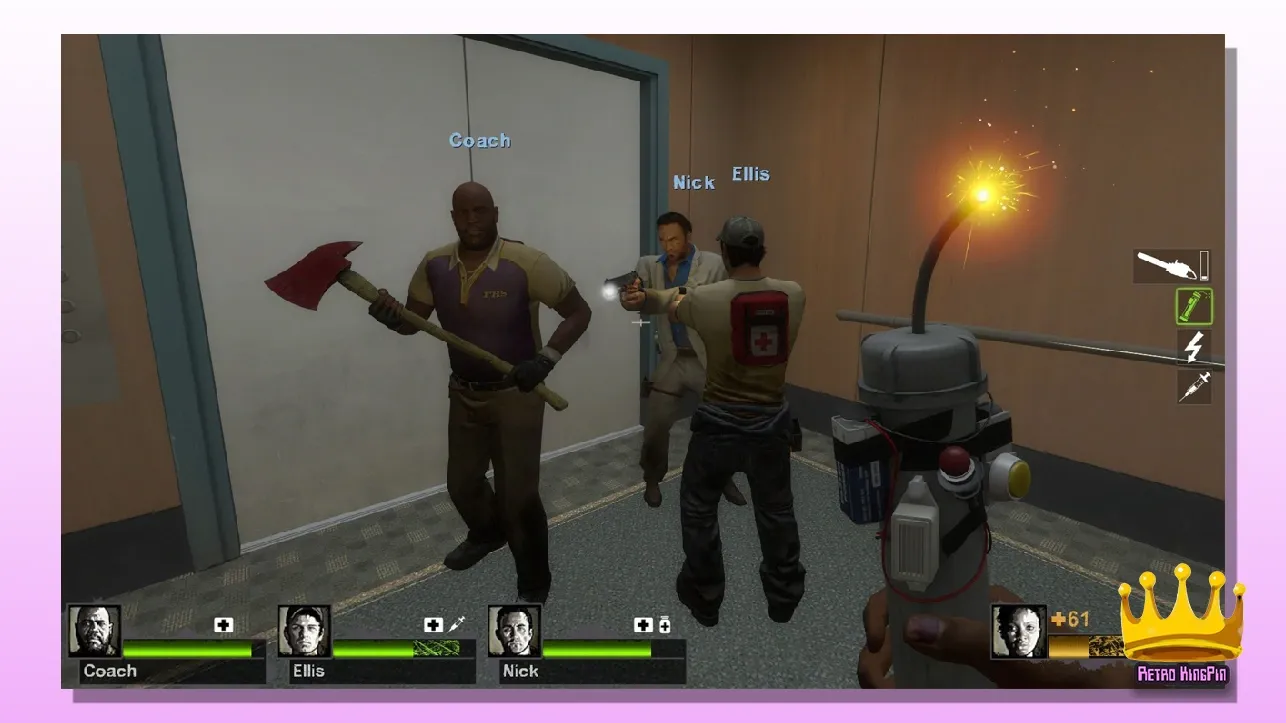
Task: Select the lightning bolt defibrillator slot
Action: click(x=1194, y=347)
